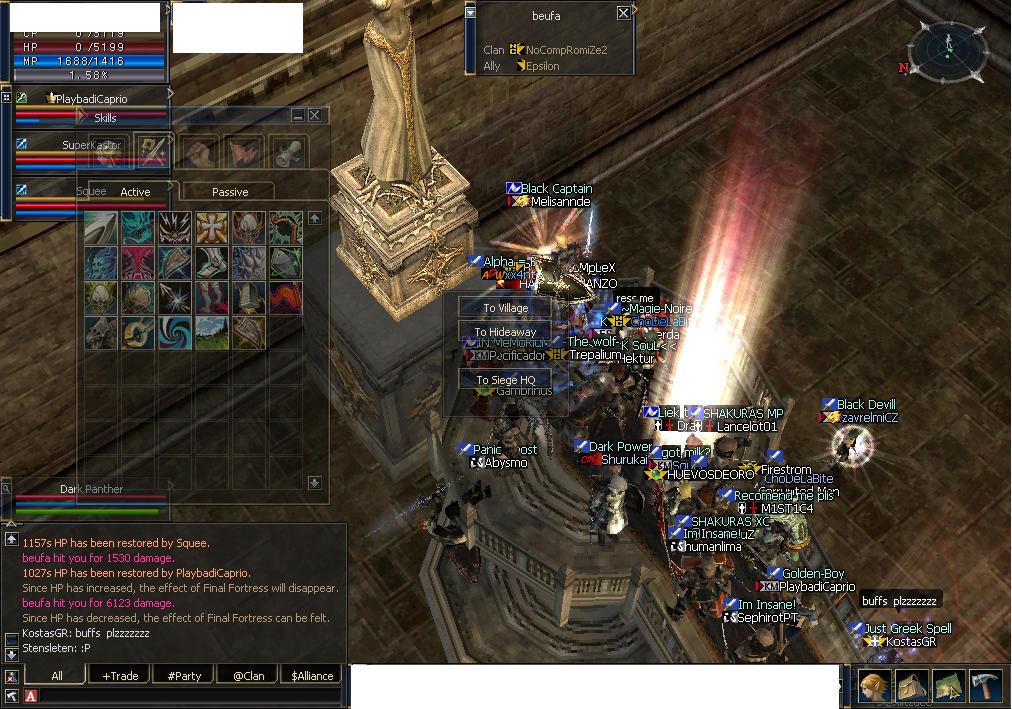Close the beufa target window
The height and width of the screenshot is (709, 1012).
pos(623,13)
